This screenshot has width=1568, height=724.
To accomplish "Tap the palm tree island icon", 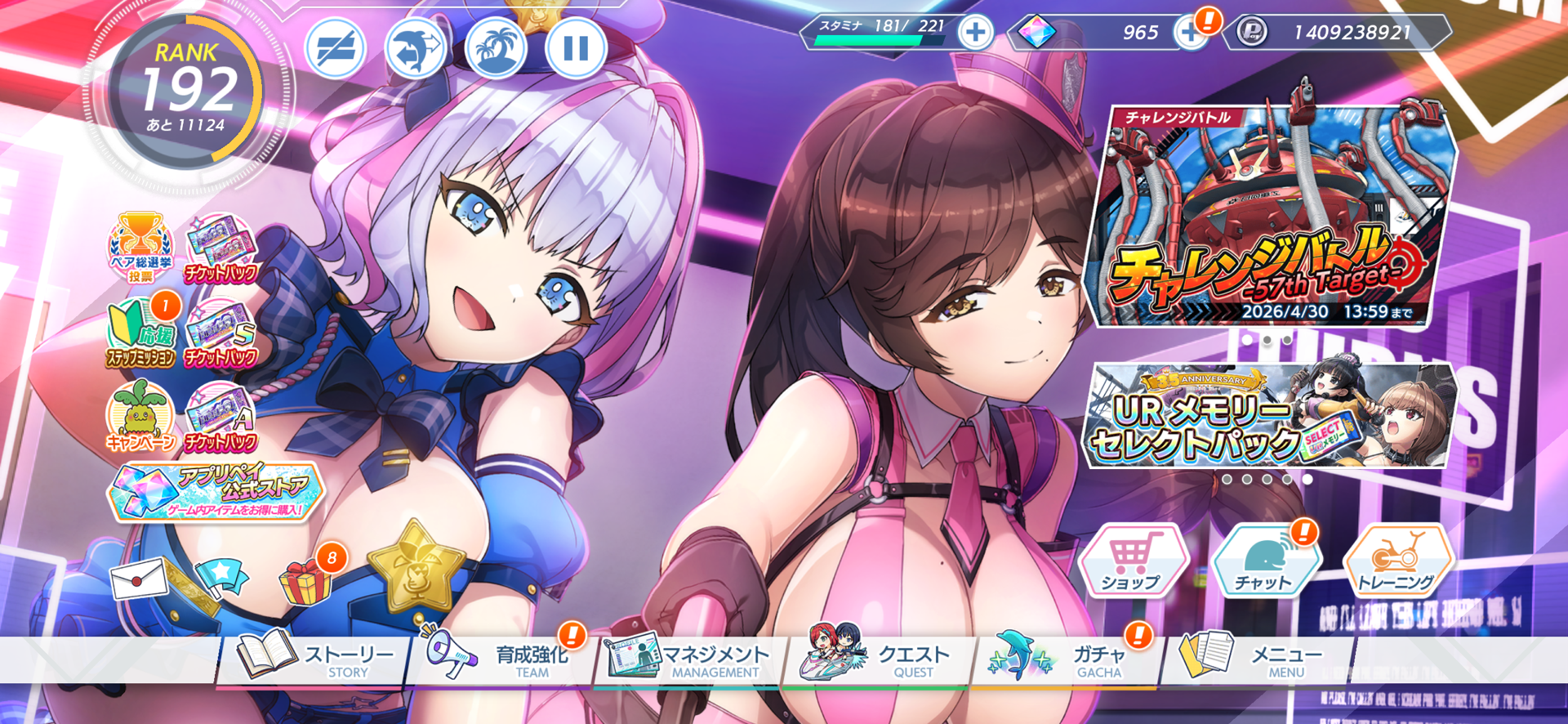I will click(x=497, y=48).
